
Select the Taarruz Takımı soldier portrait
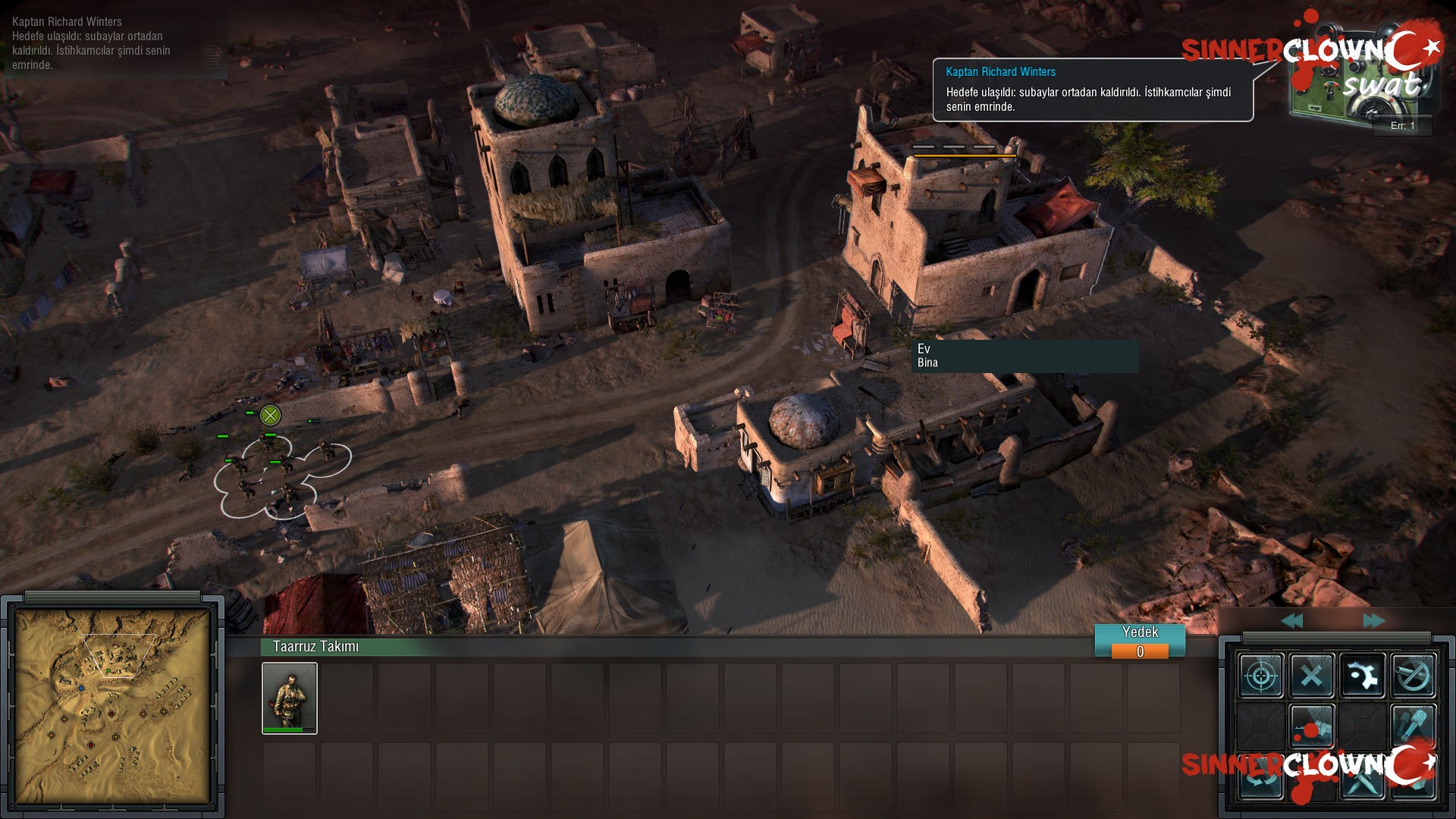point(290,698)
